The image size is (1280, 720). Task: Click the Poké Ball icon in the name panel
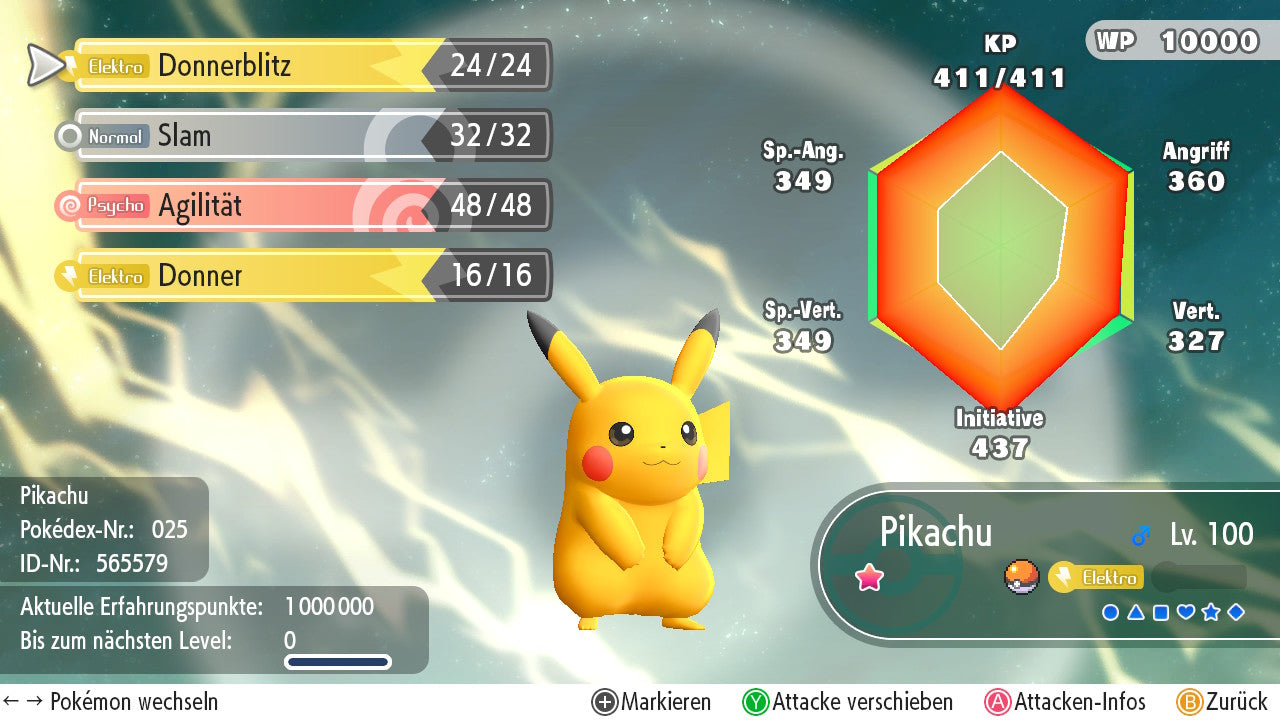tap(1021, 577)
